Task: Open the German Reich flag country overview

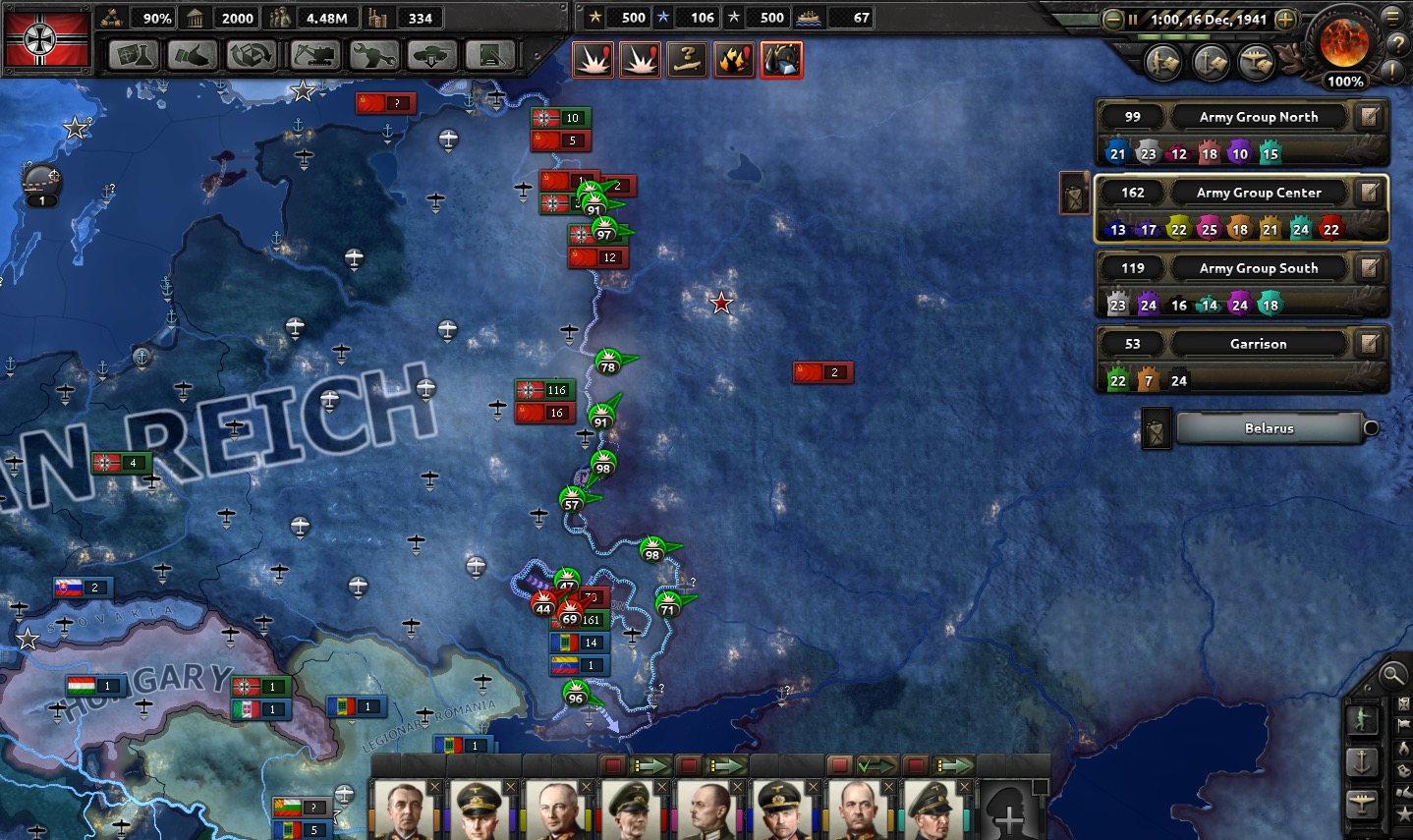Action: pyautogui.click(x=46, y=38)
